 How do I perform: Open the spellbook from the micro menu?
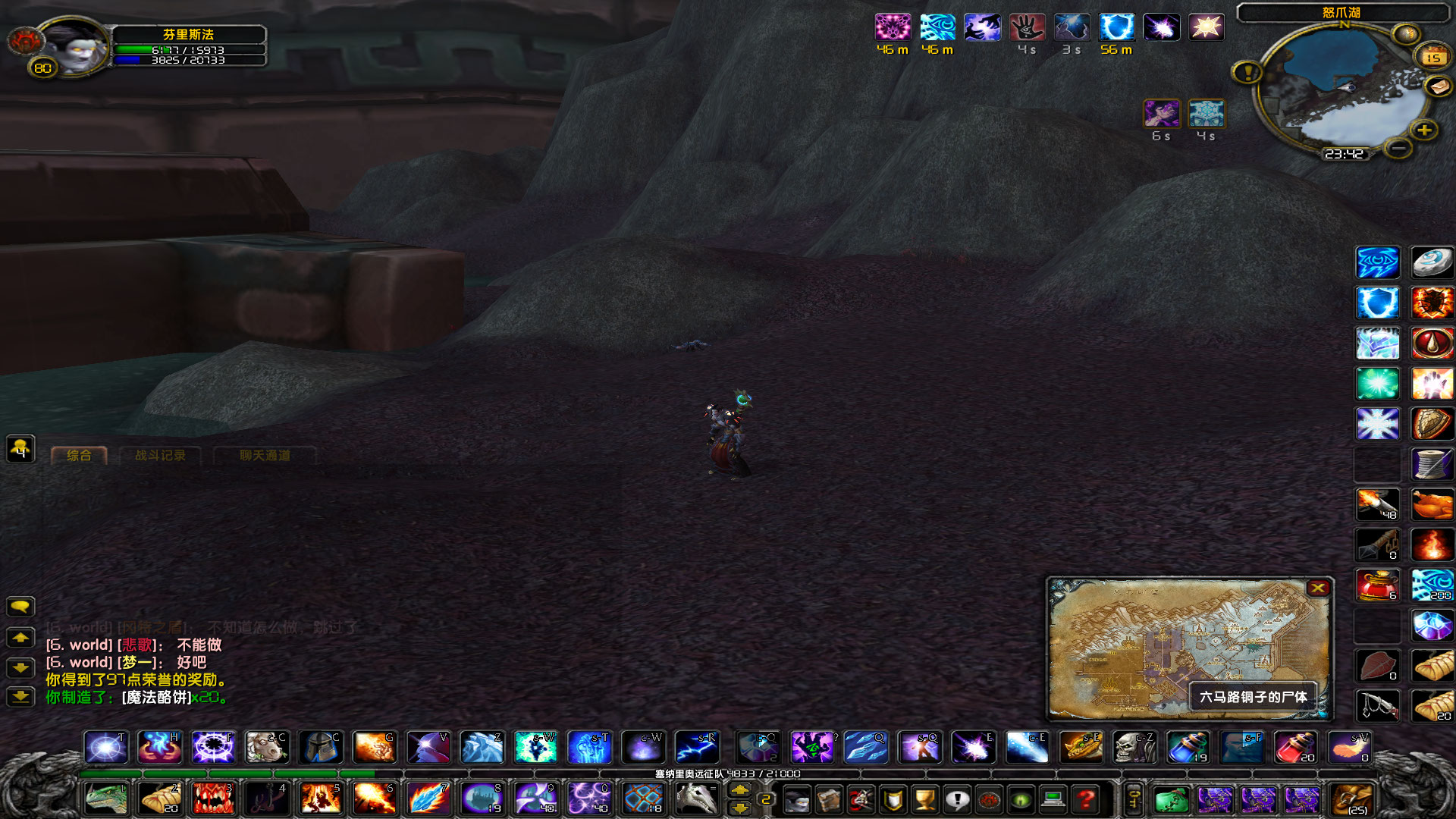click(x=830, y=799)
